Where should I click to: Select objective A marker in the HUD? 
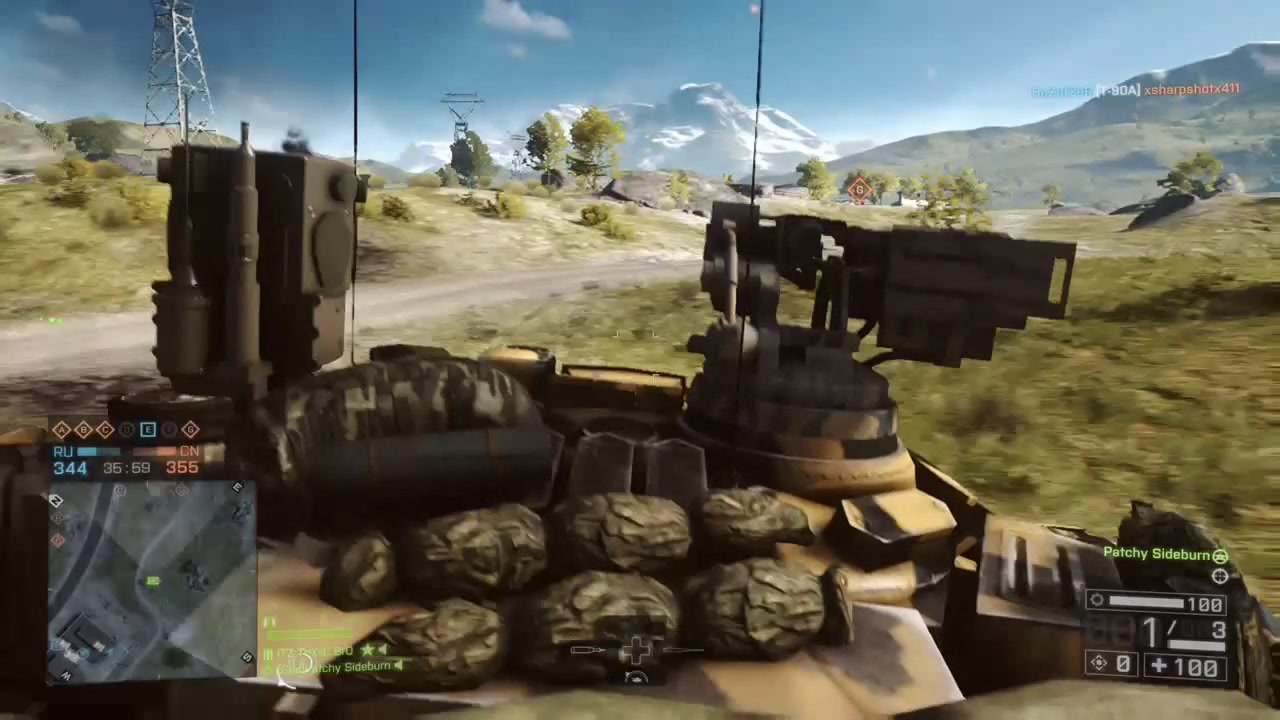61,429
